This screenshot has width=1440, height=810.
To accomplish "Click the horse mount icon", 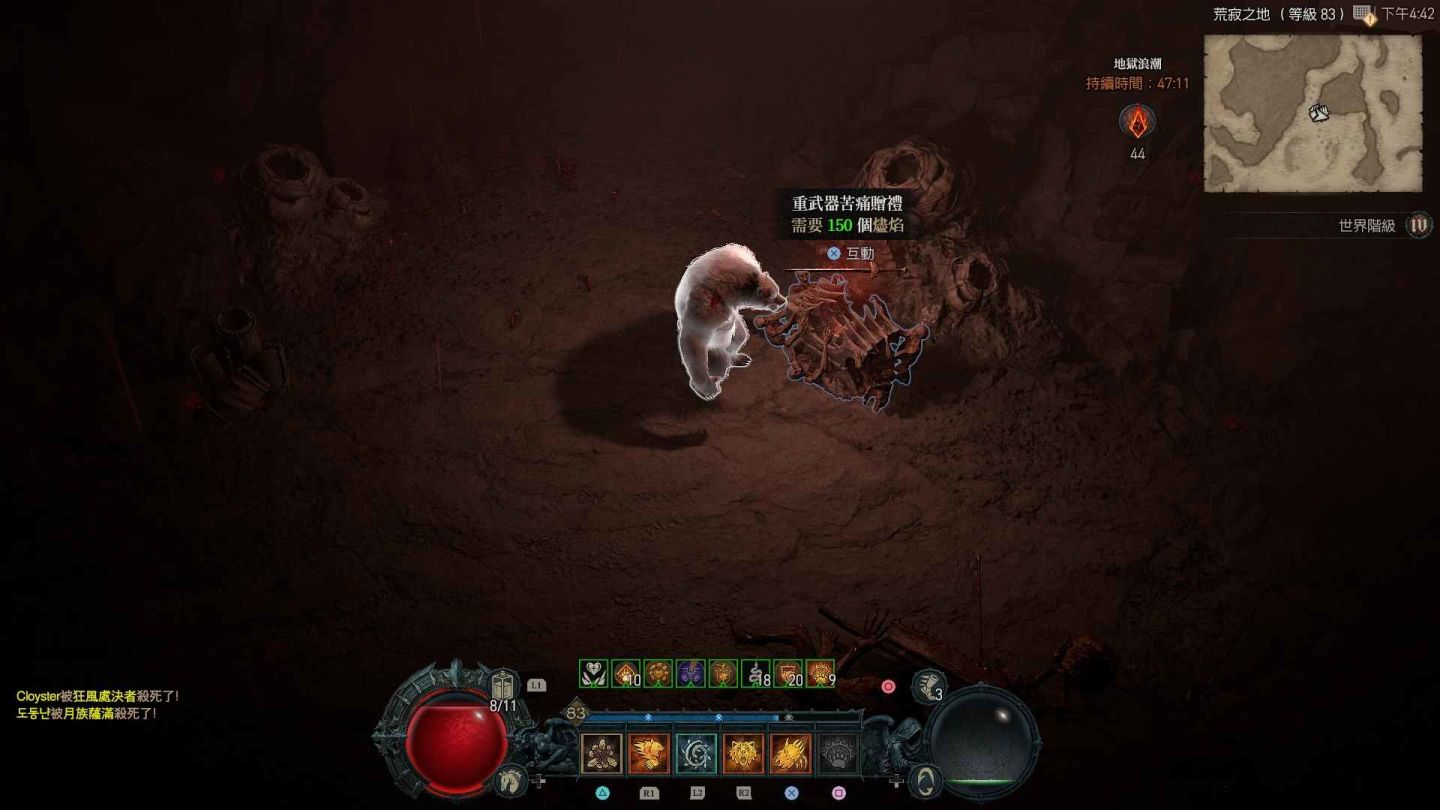I will tap(509, 777).
